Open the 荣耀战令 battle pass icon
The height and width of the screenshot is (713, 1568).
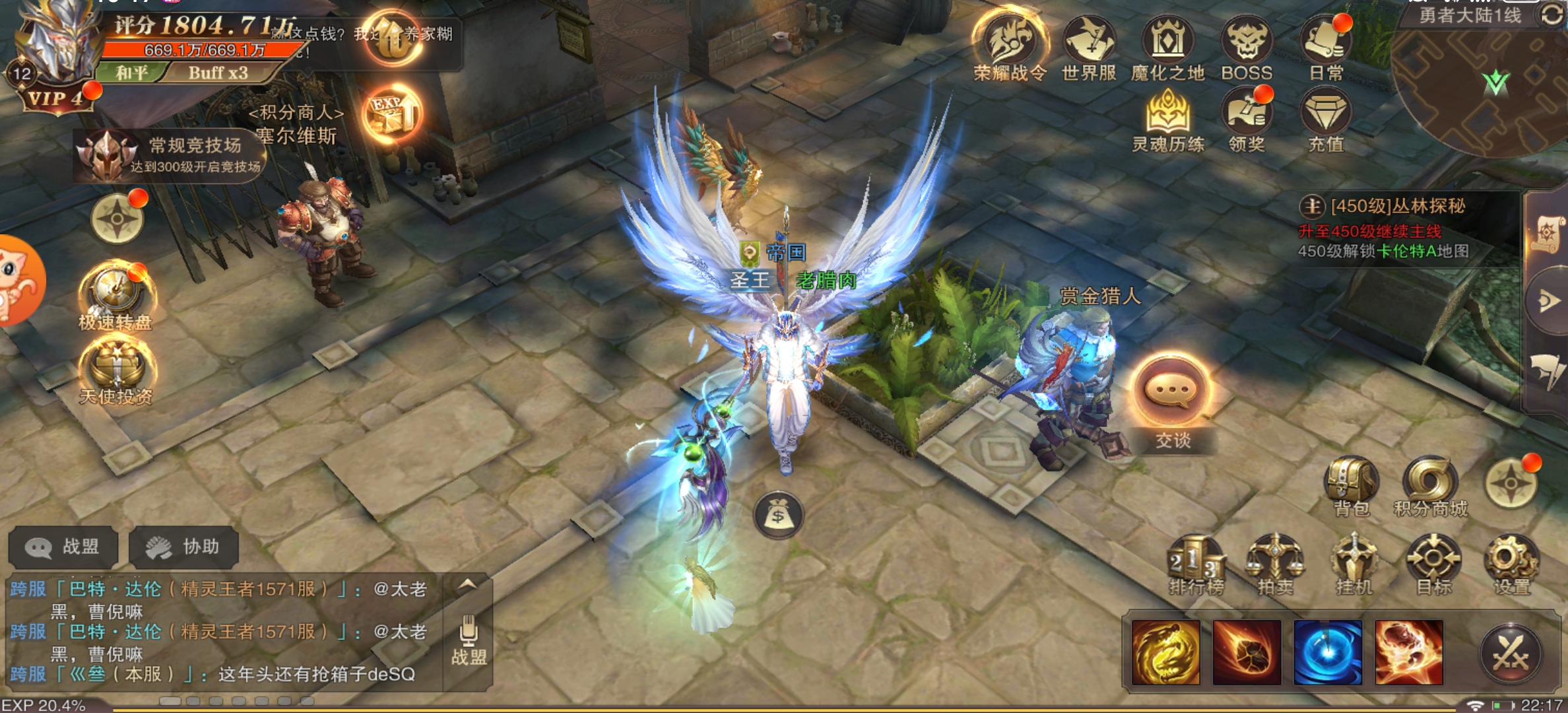coord(1010,44)
